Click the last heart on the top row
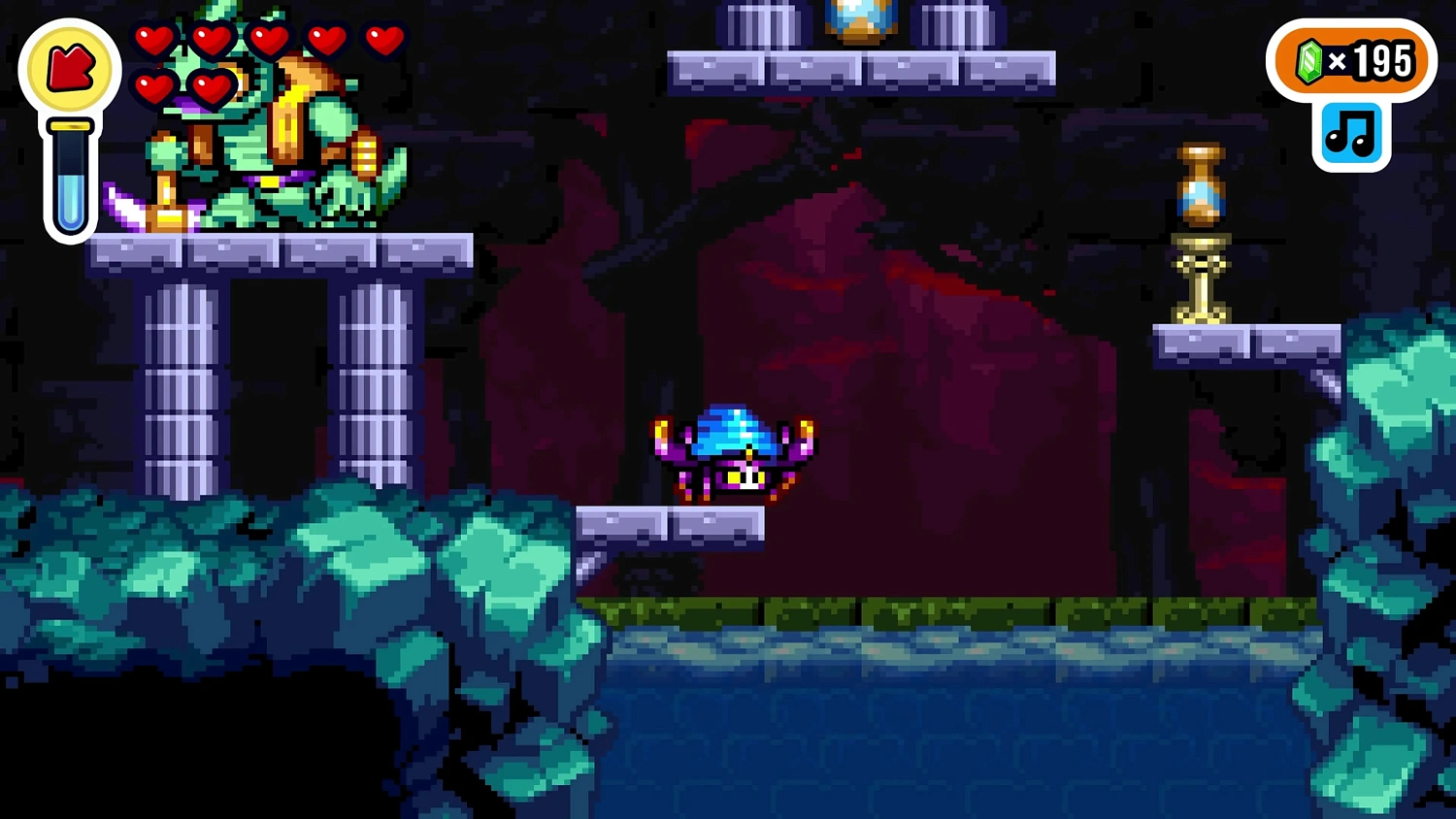The height and width of the screenshot is (819, 1456). [384, 42]
